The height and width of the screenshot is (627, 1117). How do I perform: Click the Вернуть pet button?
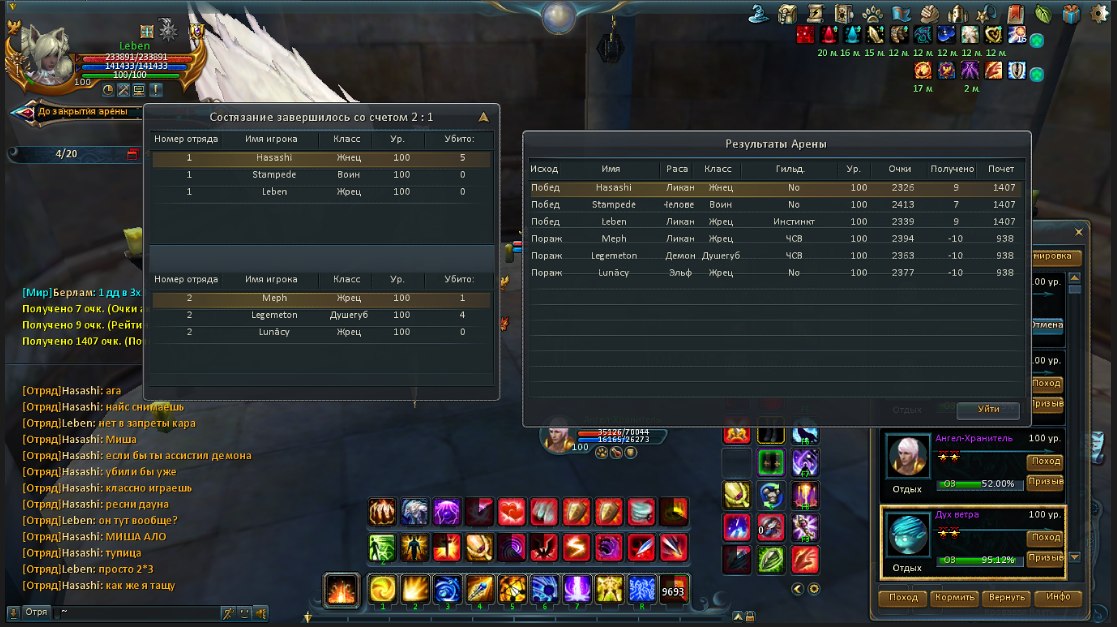(1005, 598)
